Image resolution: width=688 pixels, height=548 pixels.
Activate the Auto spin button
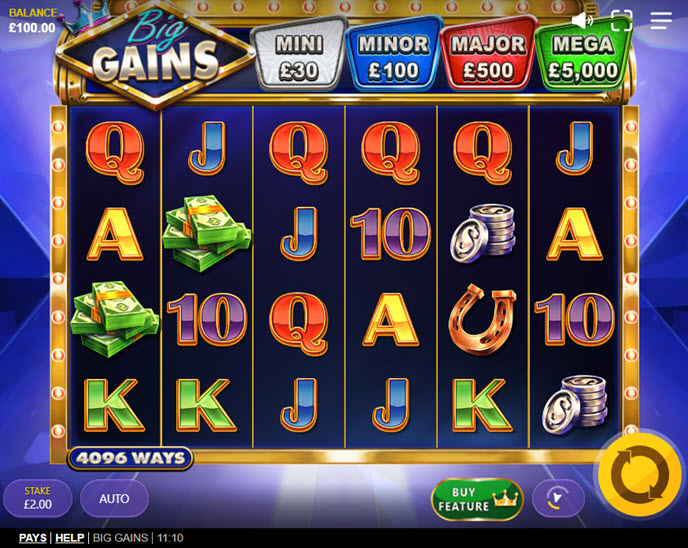click(x=114, y=498)
